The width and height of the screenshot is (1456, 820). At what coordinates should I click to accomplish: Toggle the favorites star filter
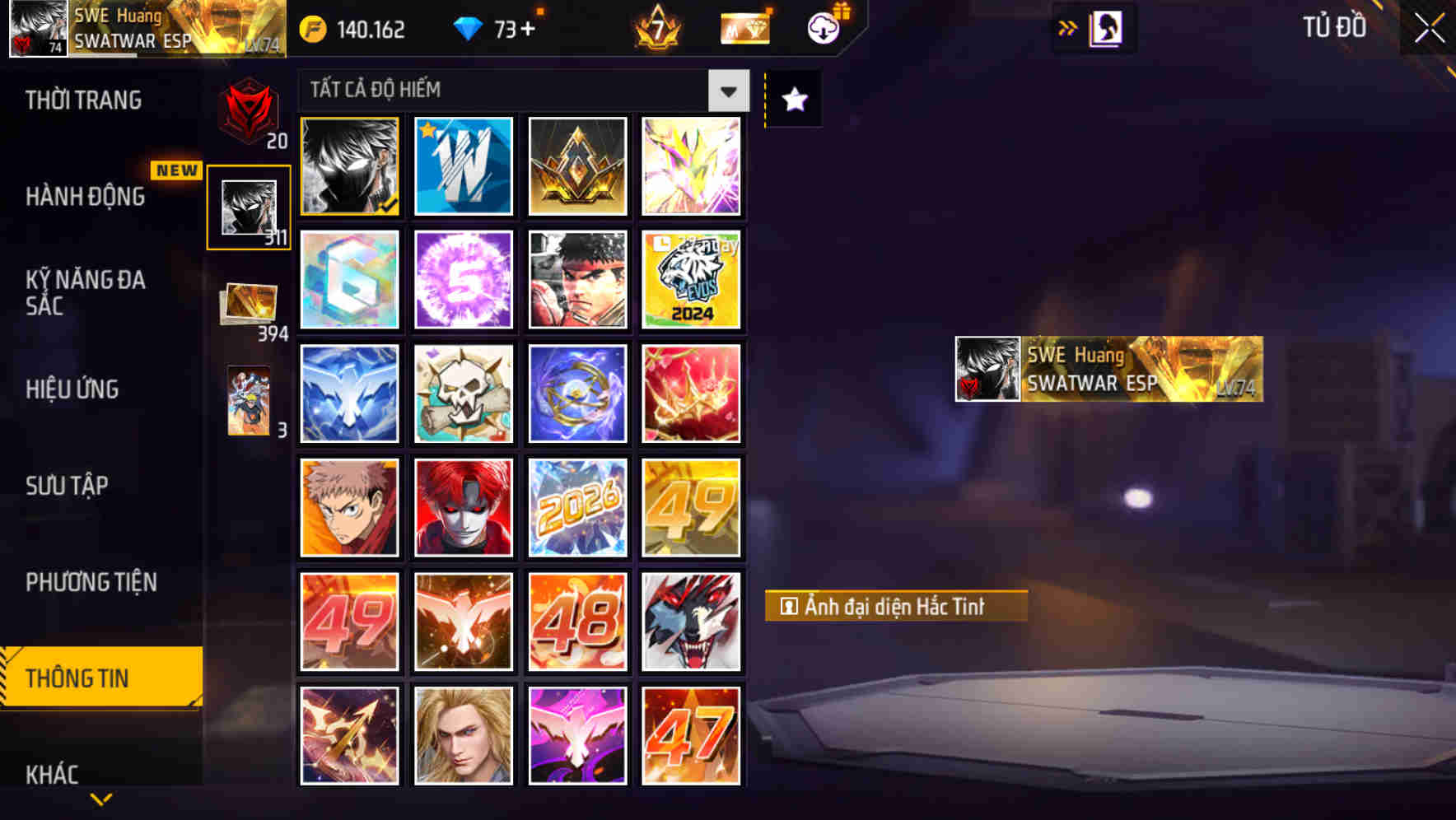click(792, 99)
